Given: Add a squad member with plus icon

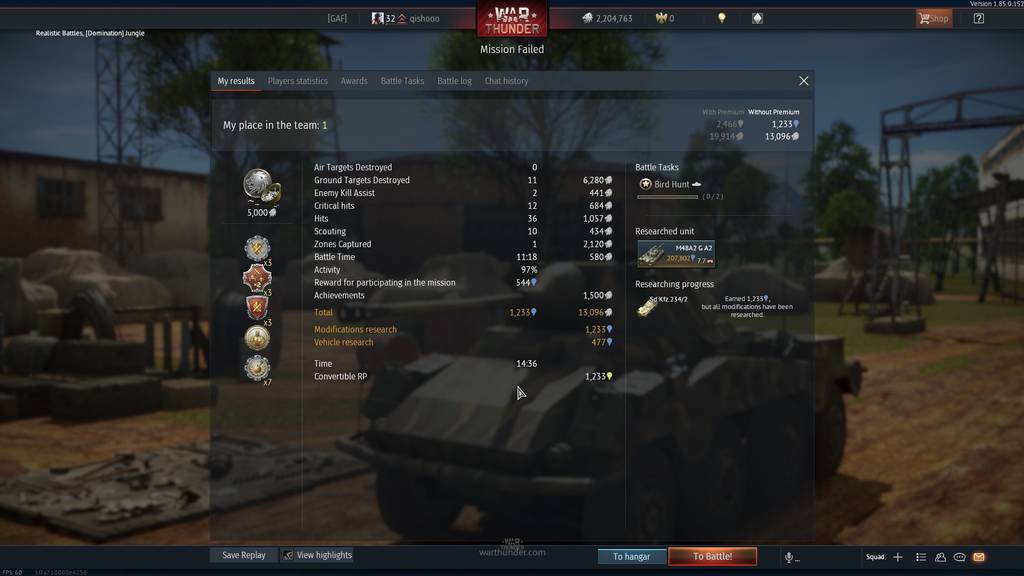Looking at the screenshot, I should click(897, 557).
